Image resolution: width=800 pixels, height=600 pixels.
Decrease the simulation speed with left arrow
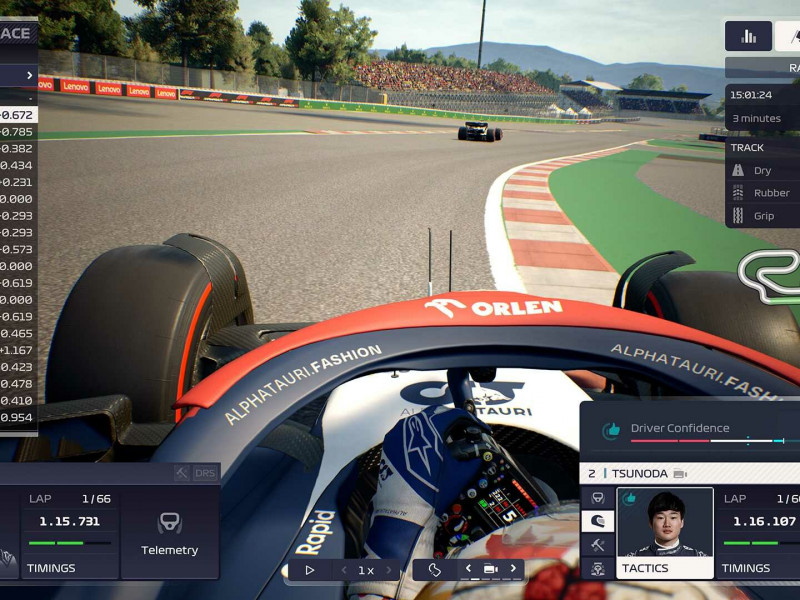344,570
